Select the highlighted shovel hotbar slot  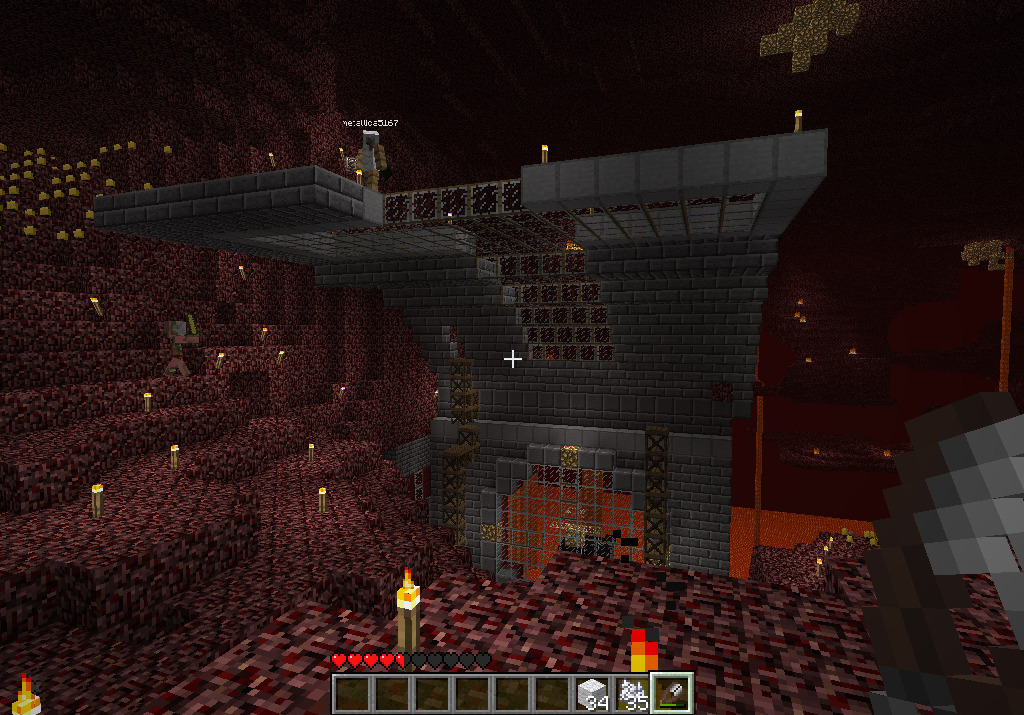pyautogui.click(x=672, y=692)
